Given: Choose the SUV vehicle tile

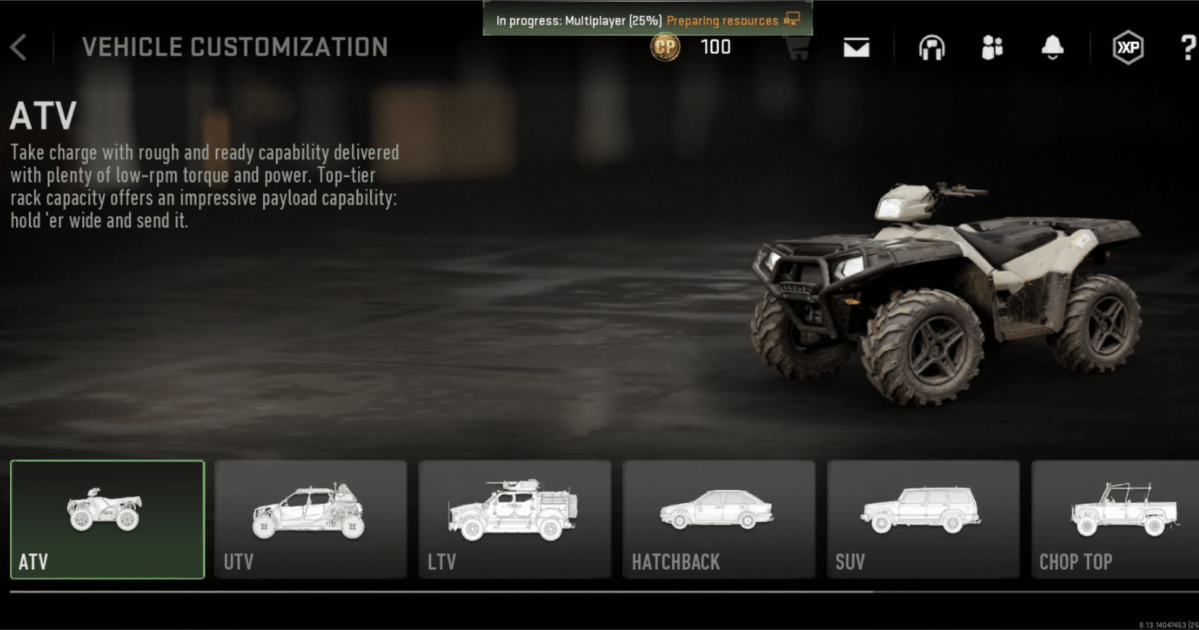Looking at the screenshot, I should (923, 519).
